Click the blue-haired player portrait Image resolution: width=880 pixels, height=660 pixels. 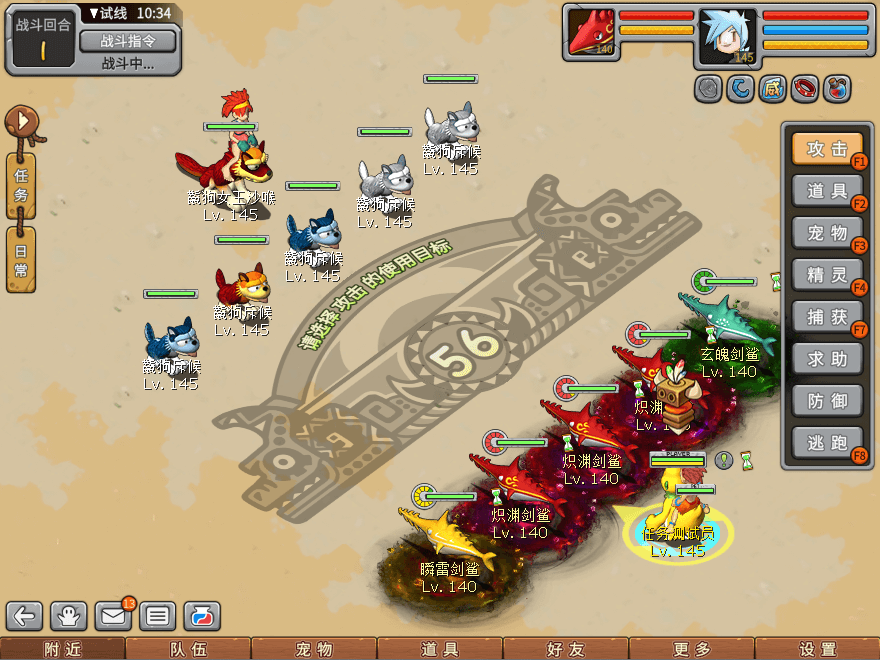[x=727, y=34]
